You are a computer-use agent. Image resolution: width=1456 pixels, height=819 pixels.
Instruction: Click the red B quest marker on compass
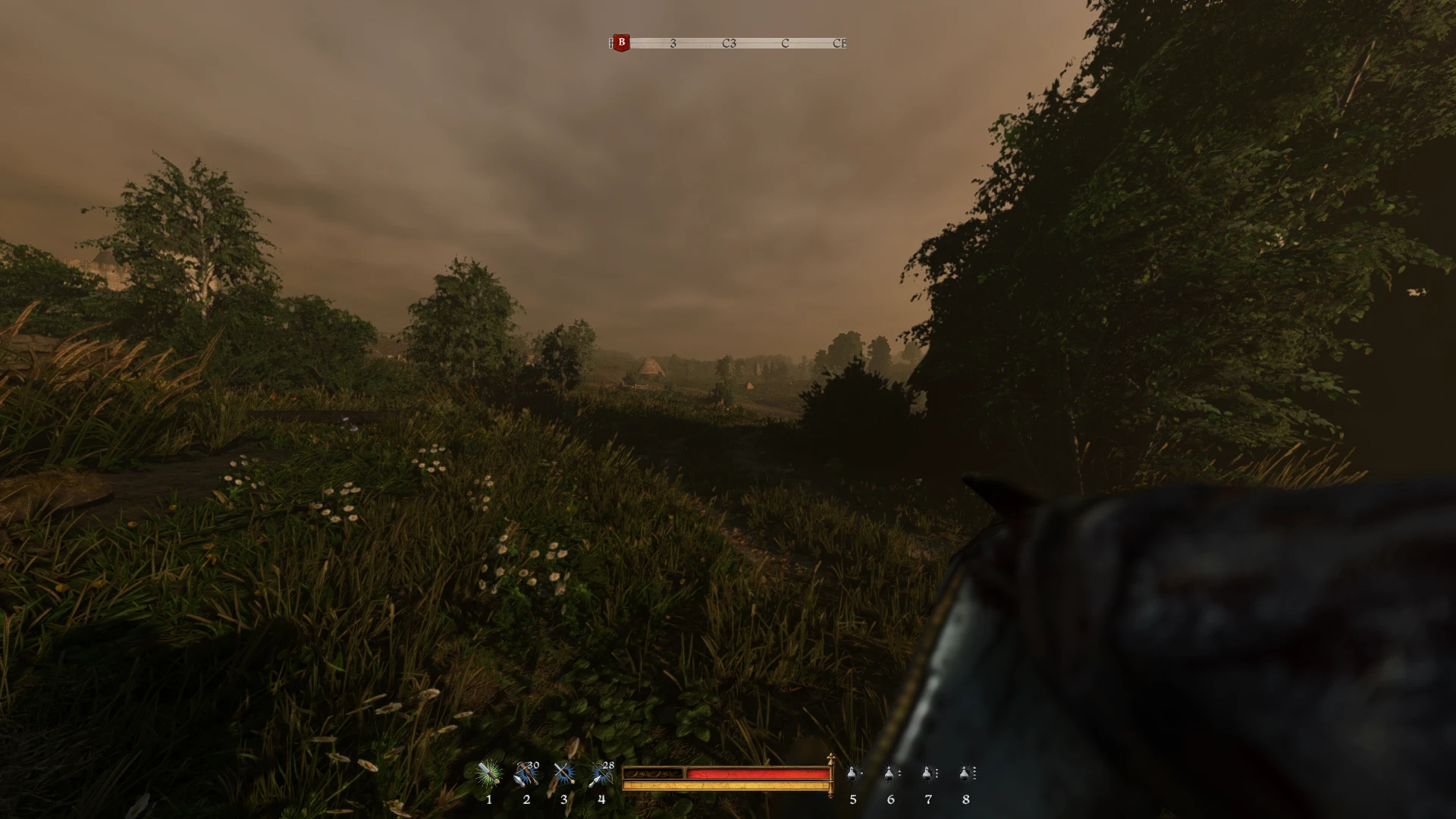622,42
